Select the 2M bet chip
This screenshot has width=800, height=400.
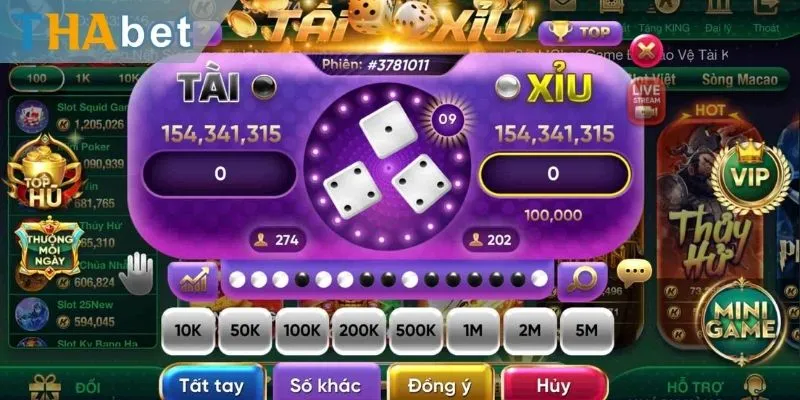click(x=530, y=329)
